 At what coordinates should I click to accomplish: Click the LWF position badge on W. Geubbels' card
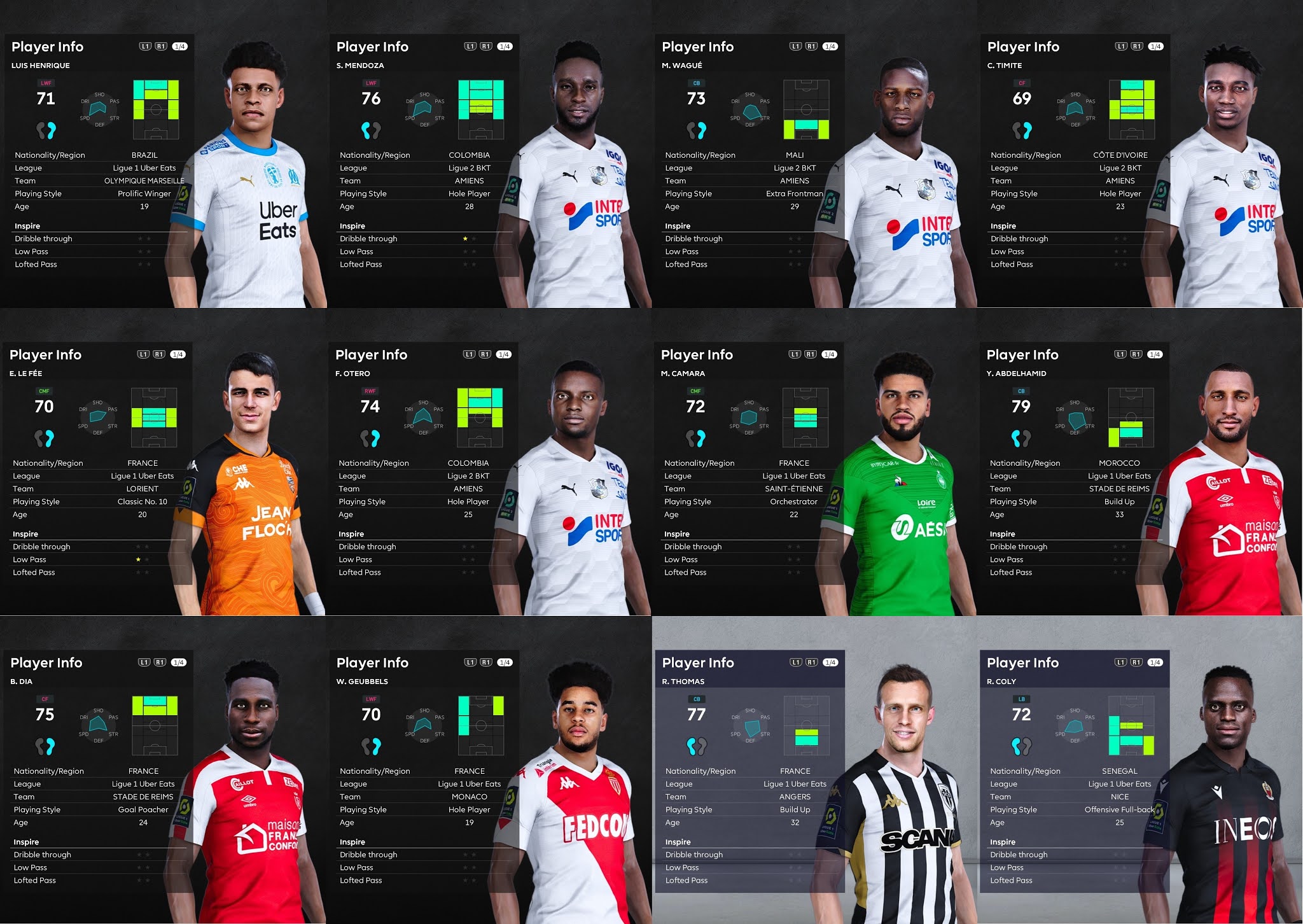tap(371, 699)
